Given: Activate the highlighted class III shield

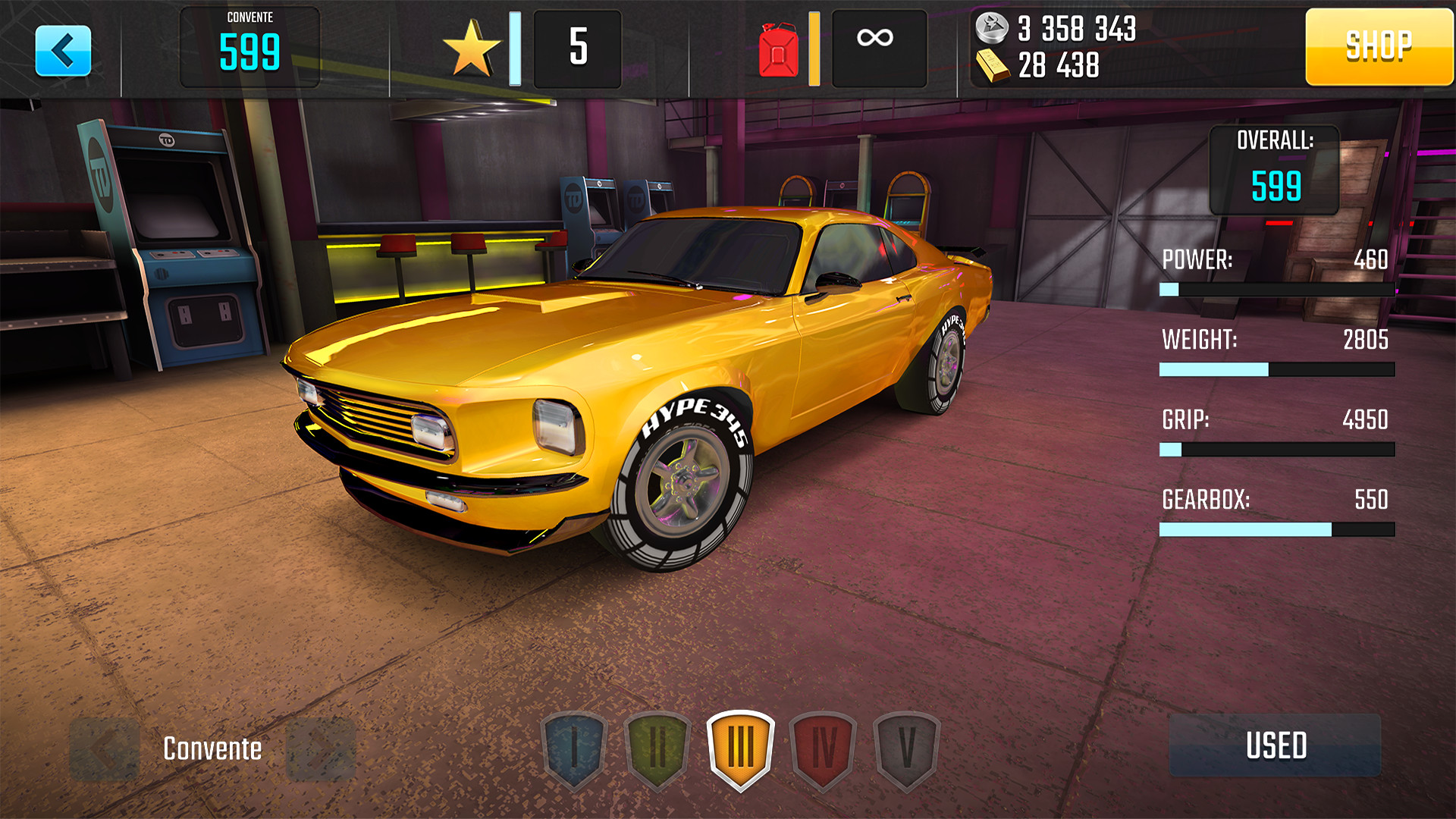Looking at the screenshot, I should (x=739, y=749).
